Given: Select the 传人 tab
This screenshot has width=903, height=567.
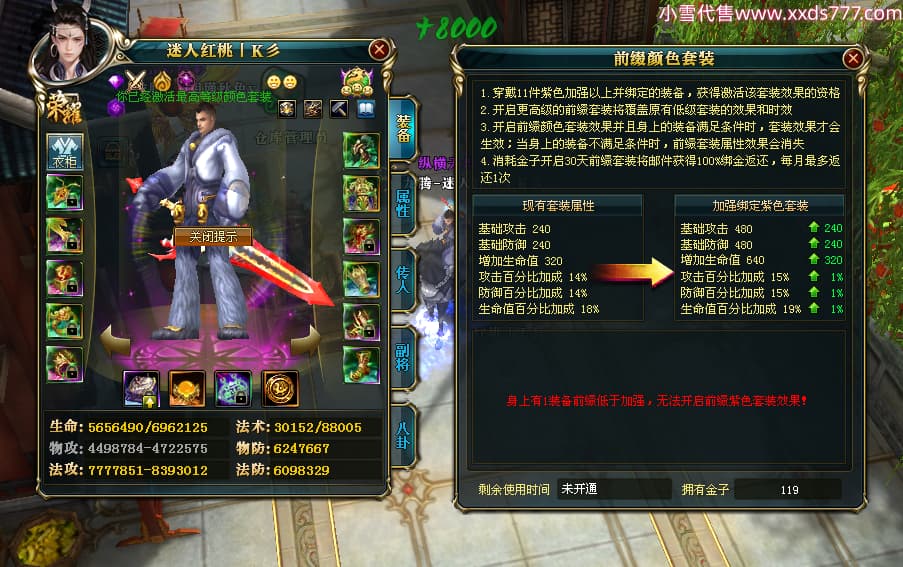Looking at the screenshot, I should [402, 278].
